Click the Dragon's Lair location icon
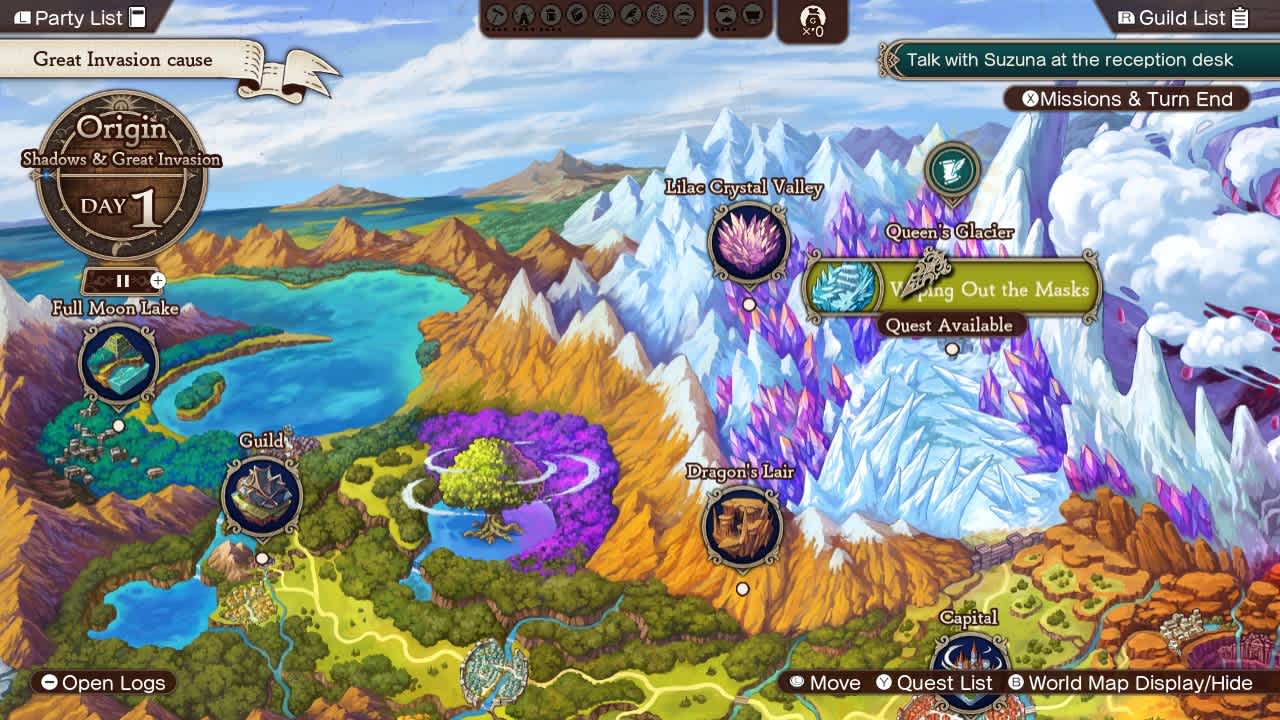The height and width of the screenshot is (720, 1280). click(743, 523)
